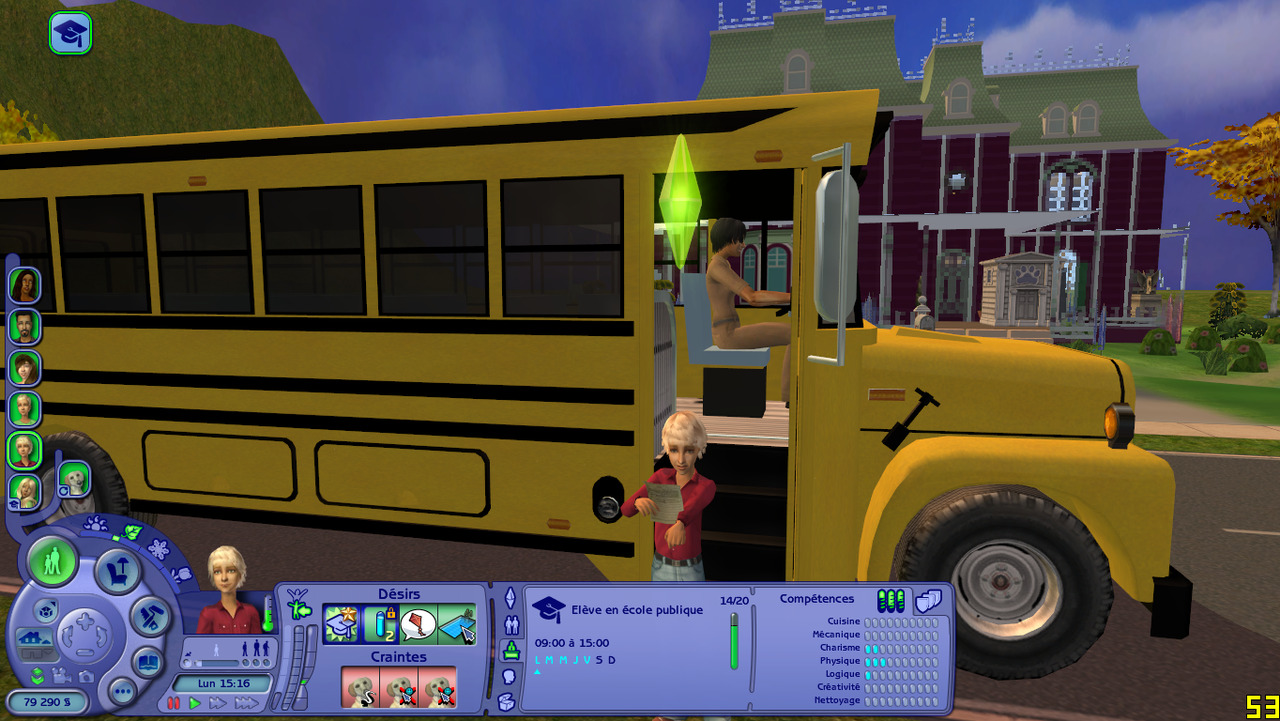Open the plumbob needs panel tab
1280x721 pixels.
[x=510, y=598]
